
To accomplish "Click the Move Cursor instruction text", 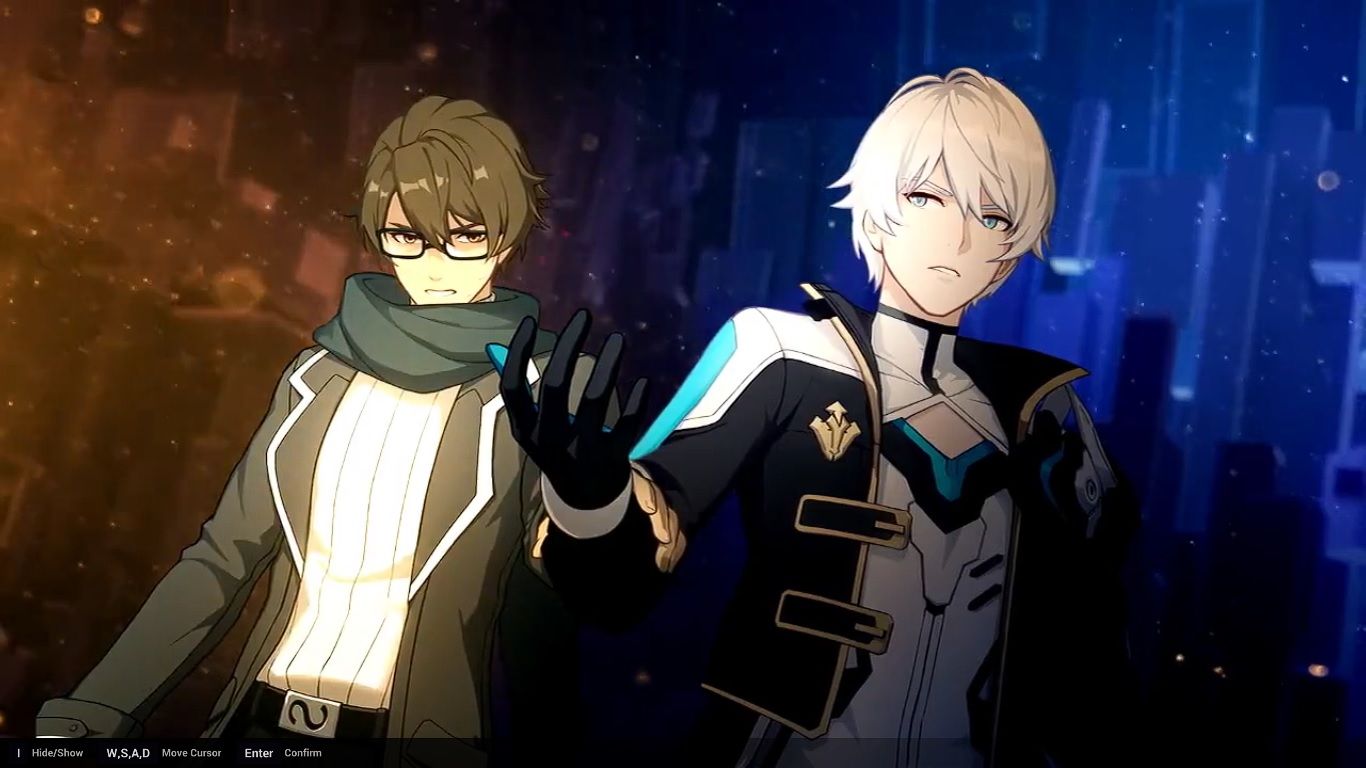I will click(x=191, y=753).
